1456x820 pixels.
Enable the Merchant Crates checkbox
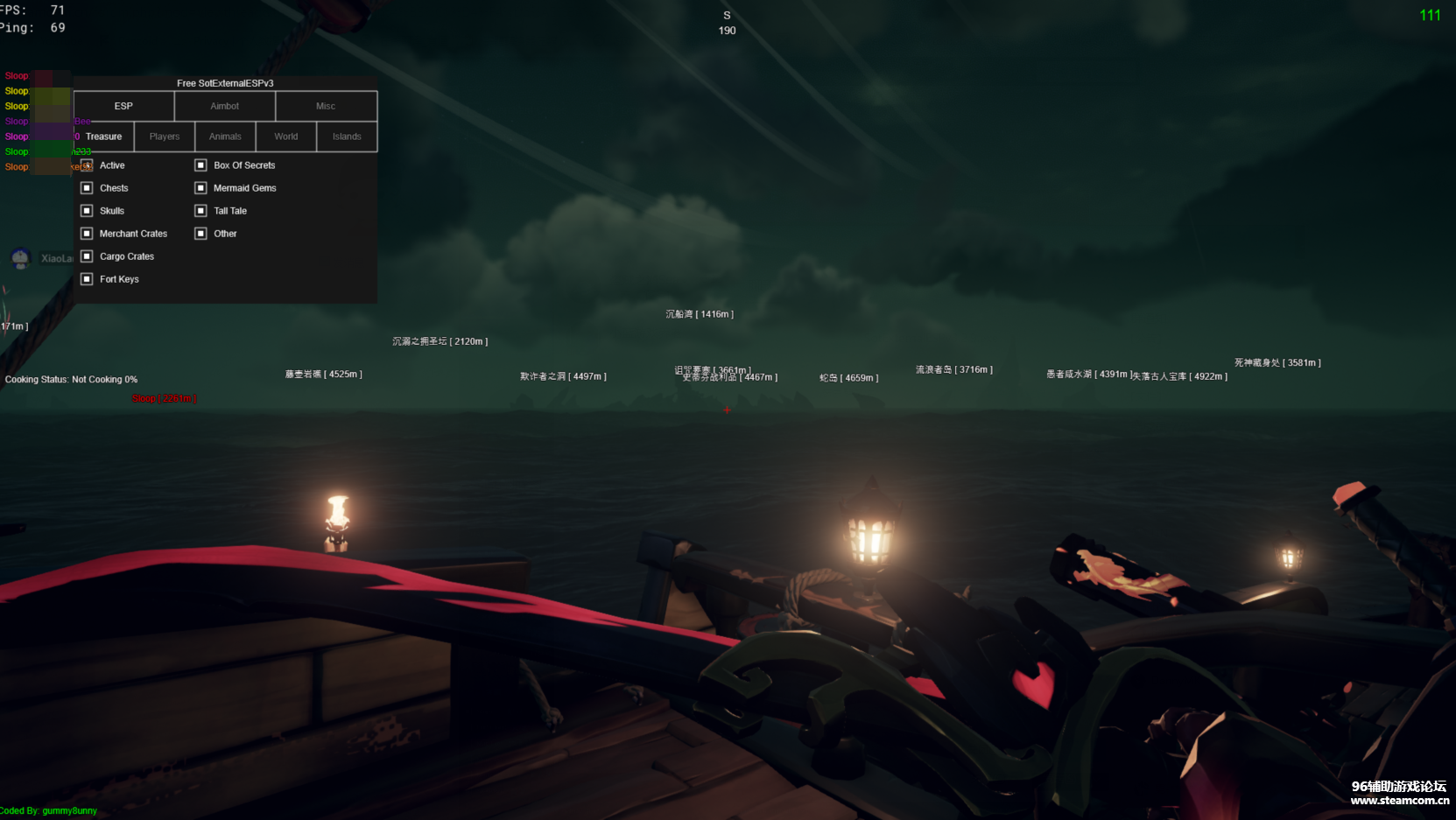click(x=87, y=234)
